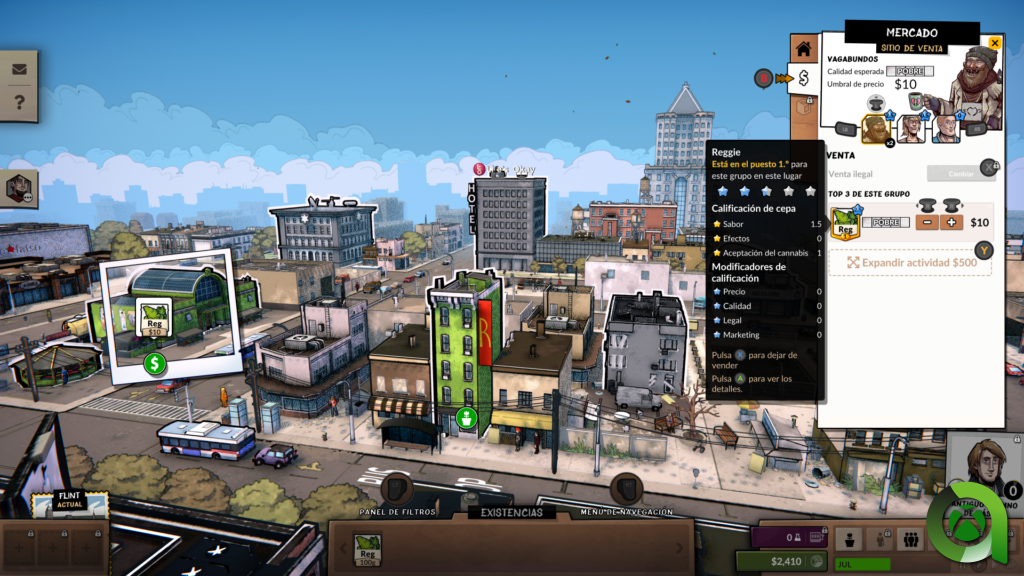Select the bearded vagabond customer portrait
The image size is (1024, 576).
(877, 129)
